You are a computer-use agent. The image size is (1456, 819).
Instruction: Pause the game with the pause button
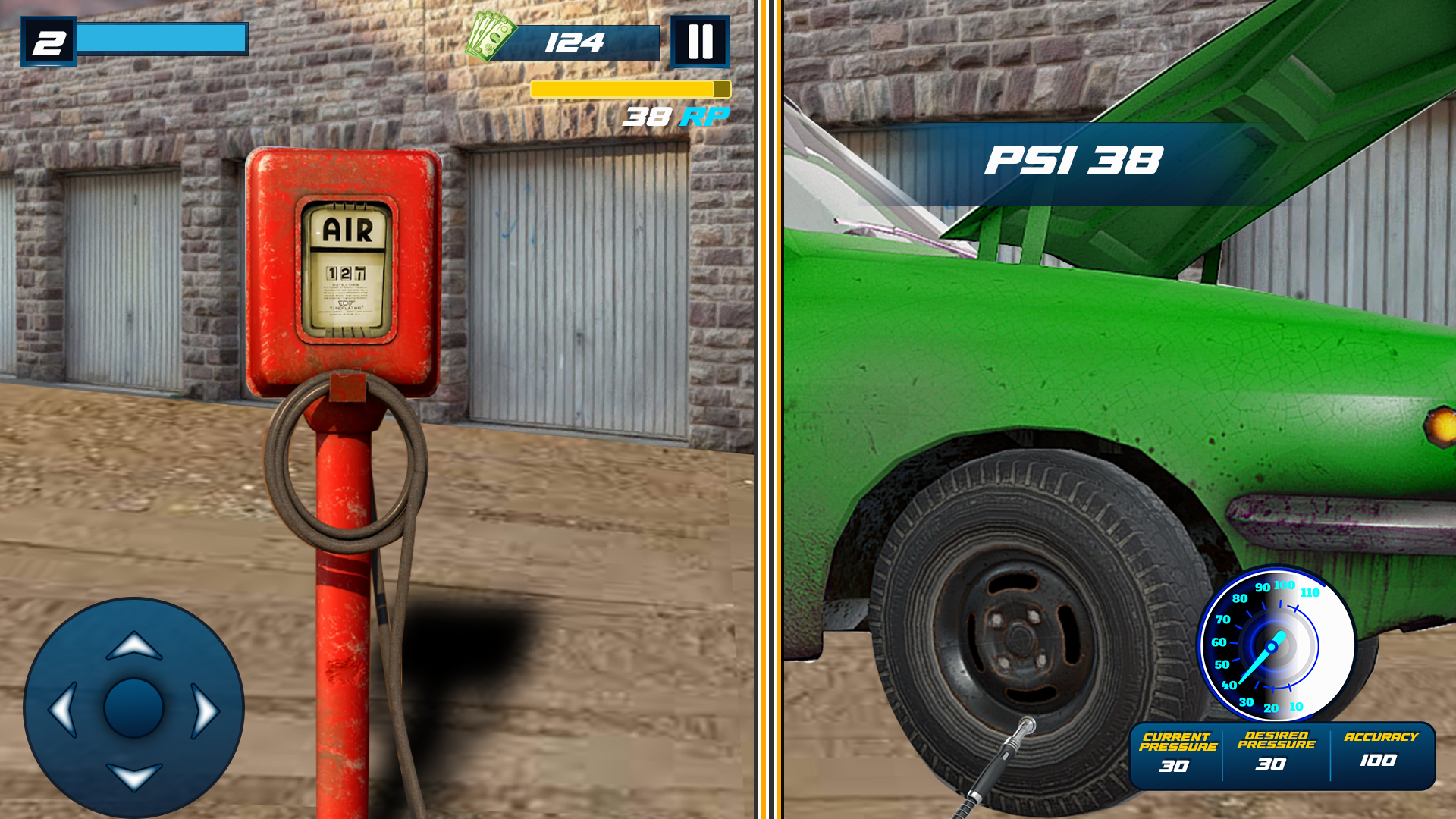701,42
